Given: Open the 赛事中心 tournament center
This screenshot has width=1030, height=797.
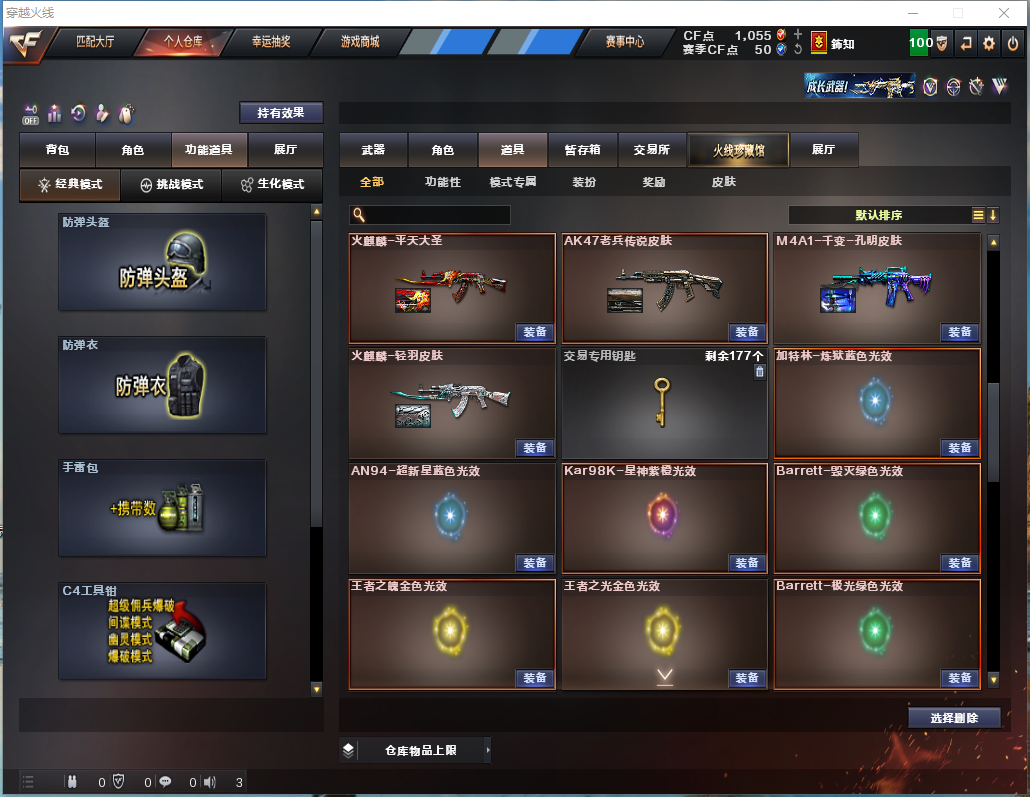Looking at the screenshot, I should pos(625,42).
